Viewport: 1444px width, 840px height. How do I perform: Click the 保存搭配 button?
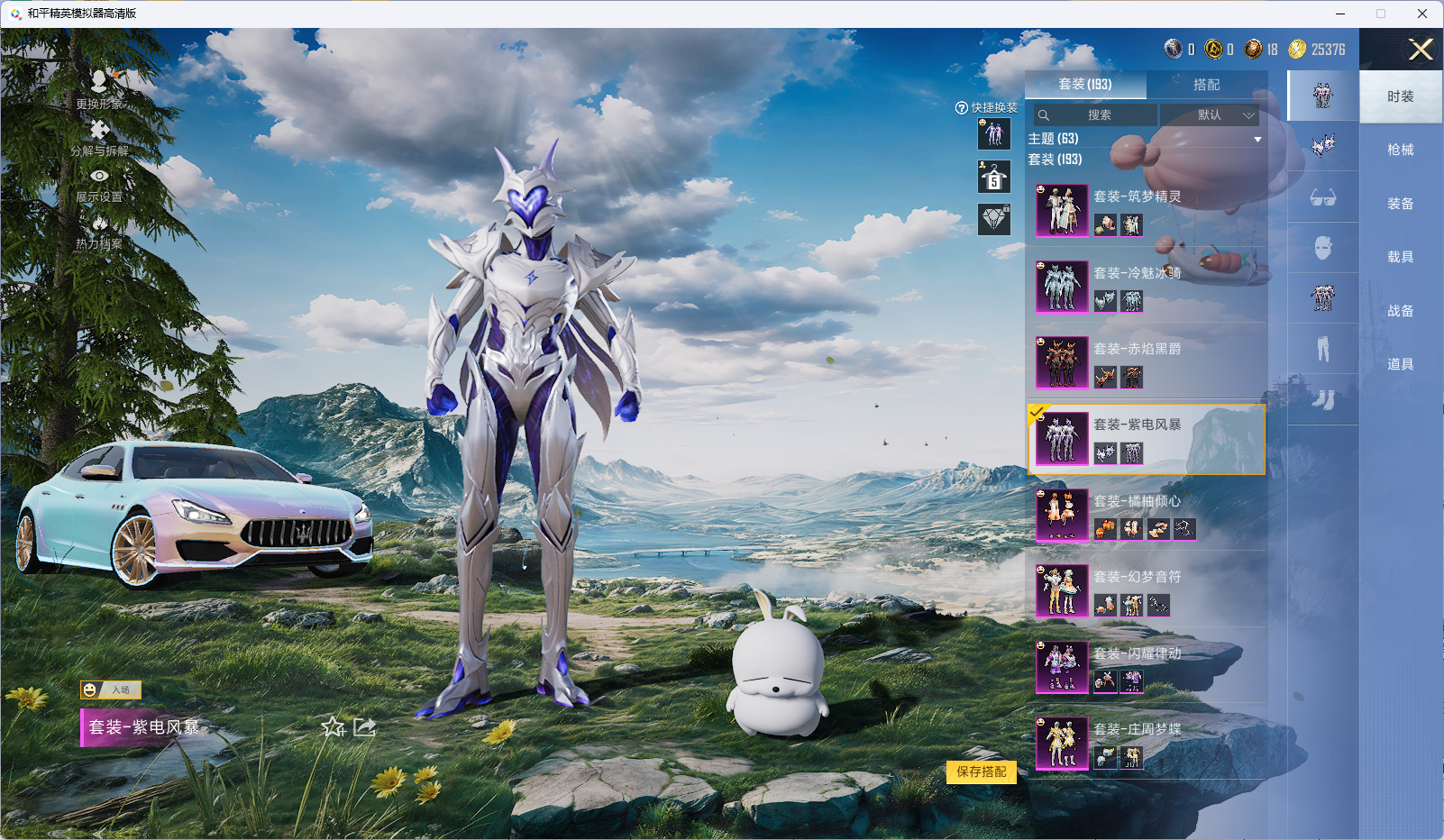click(982, 772)
